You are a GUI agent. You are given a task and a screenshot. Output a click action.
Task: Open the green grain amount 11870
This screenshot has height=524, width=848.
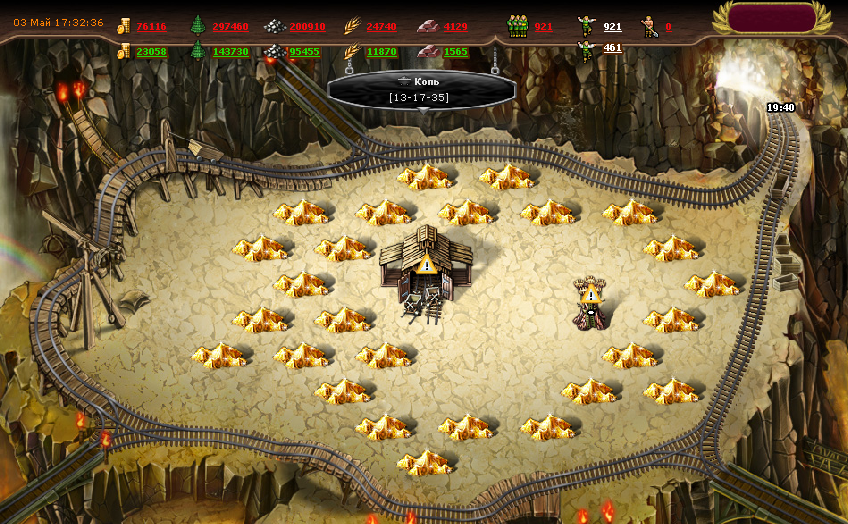click(x=381, y=51)
